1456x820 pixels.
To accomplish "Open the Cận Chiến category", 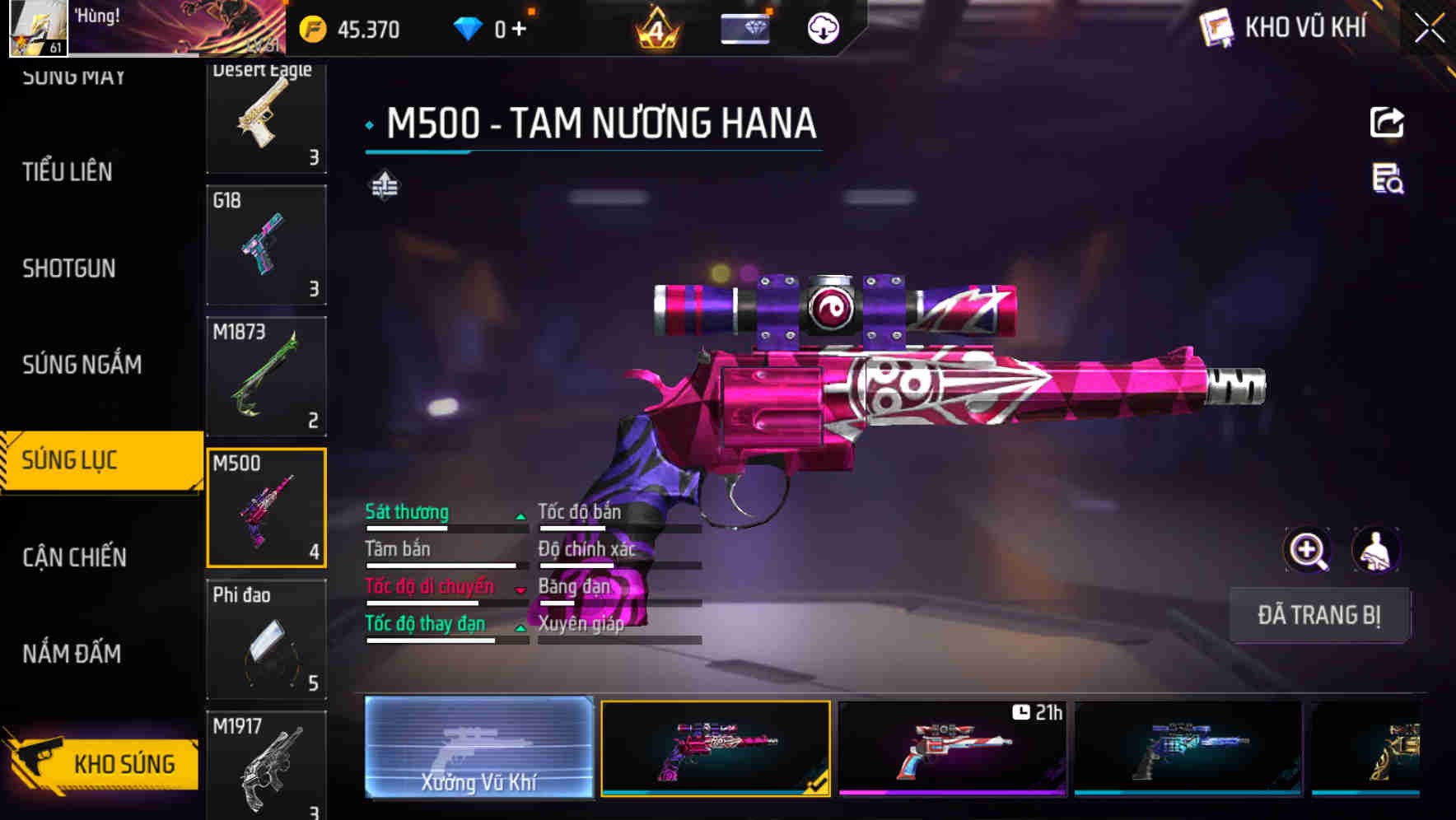I will point(74,557).
